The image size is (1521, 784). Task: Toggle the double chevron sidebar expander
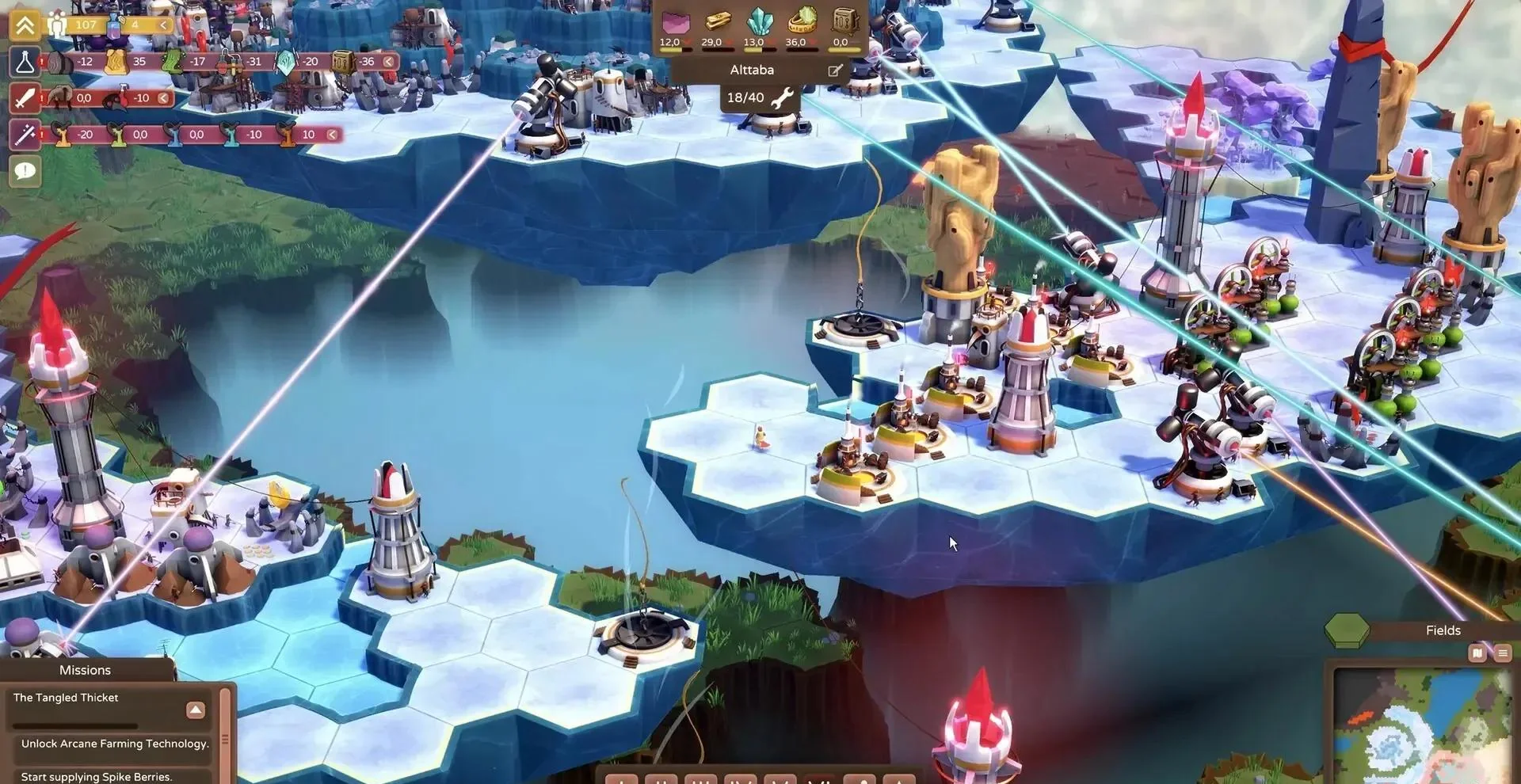coord(25,25)
